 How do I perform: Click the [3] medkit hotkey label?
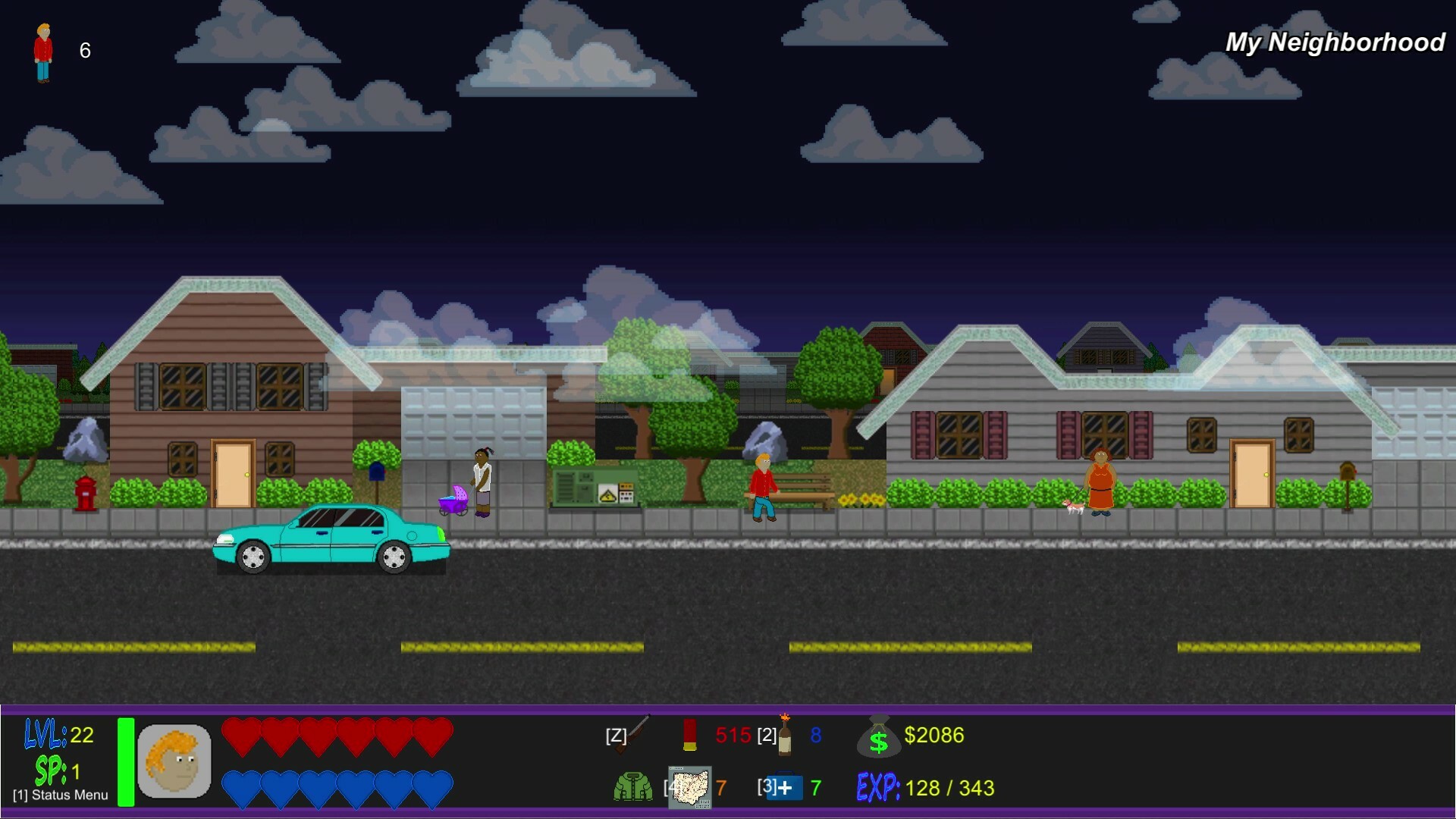768,787
